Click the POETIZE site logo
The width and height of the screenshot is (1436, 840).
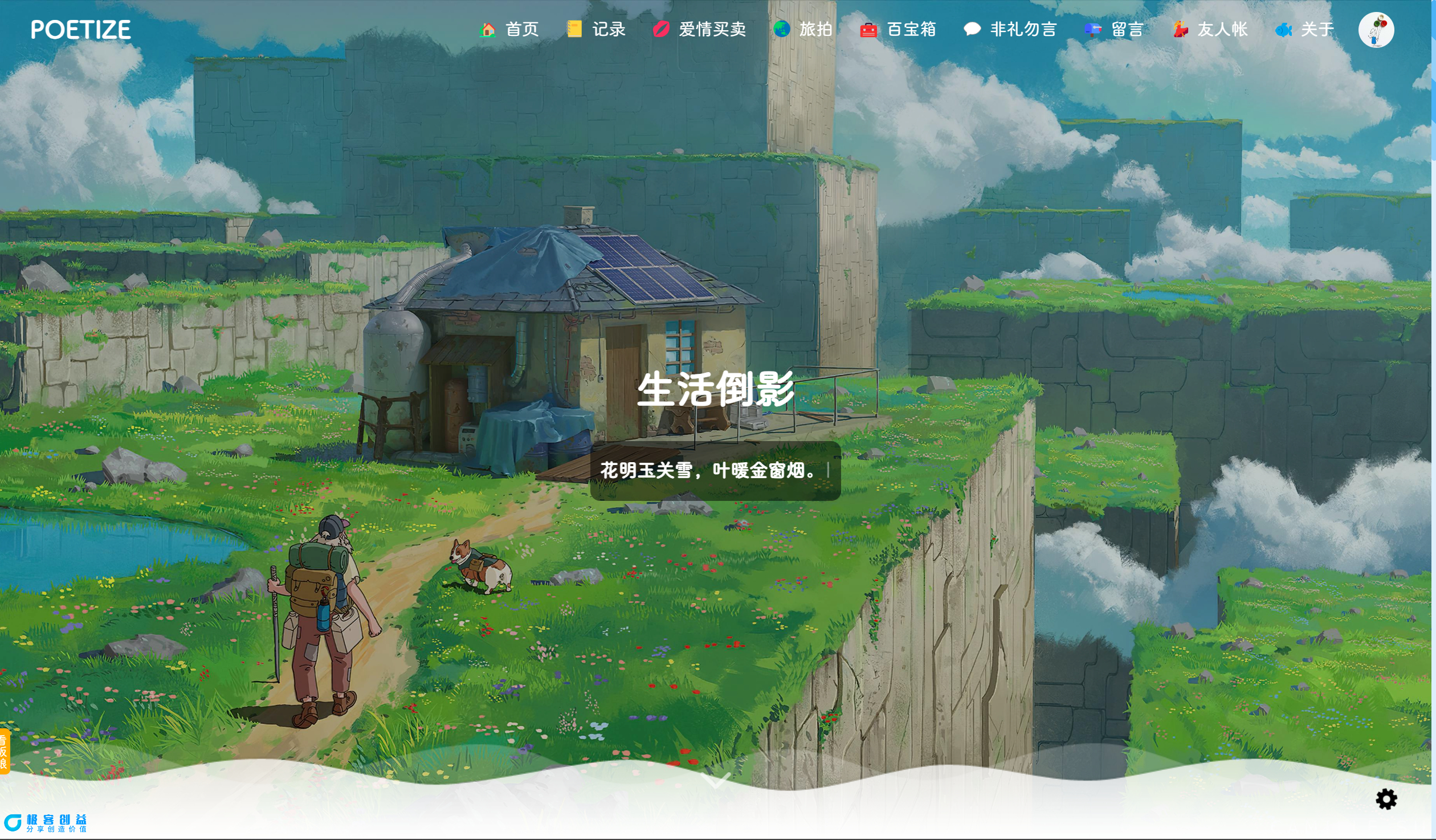81,30
